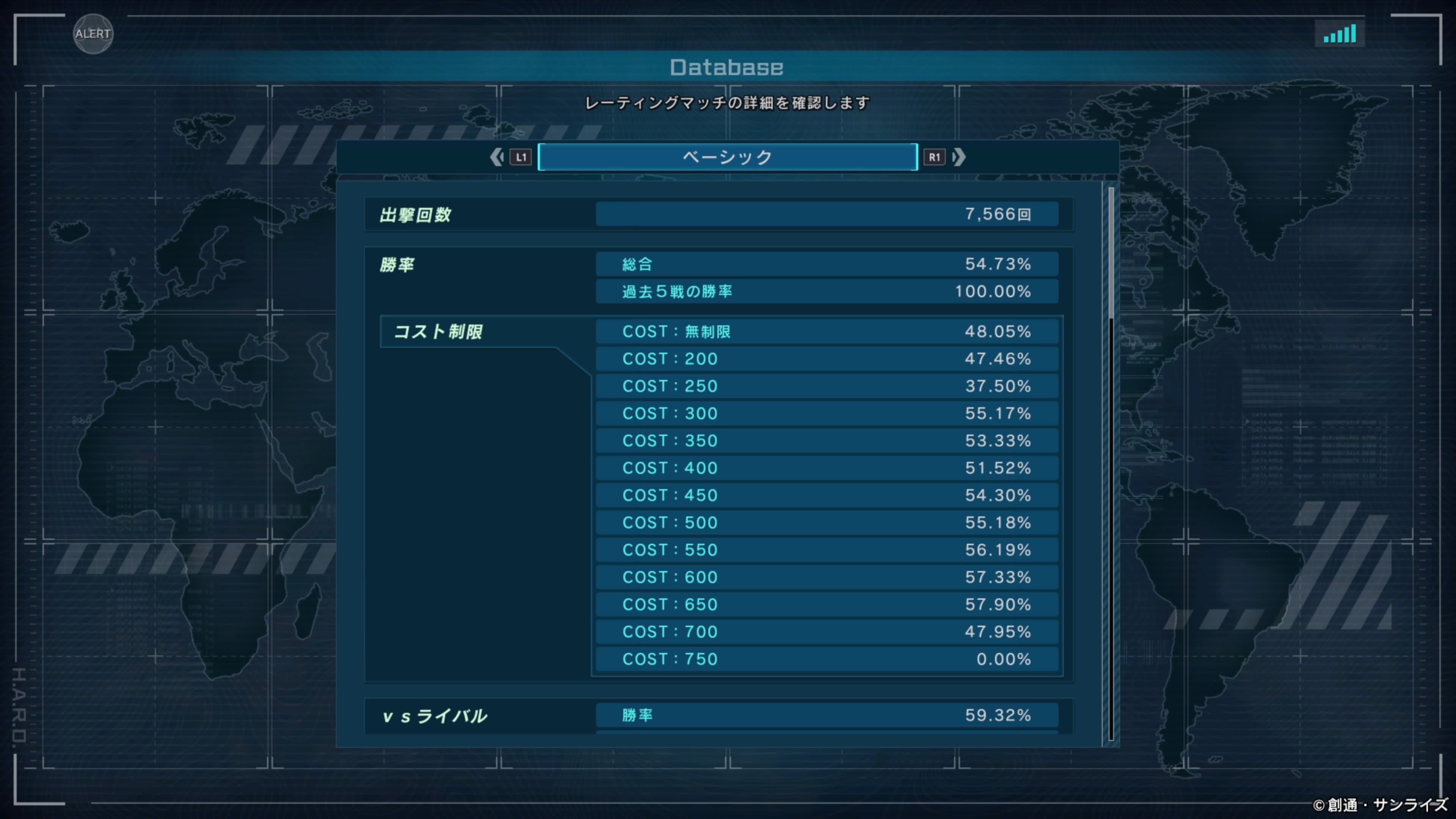This screenshot has width=1456, height=819.
Task: Click the right chevron arrow beside the tab
Action: [x=959, y=157]
